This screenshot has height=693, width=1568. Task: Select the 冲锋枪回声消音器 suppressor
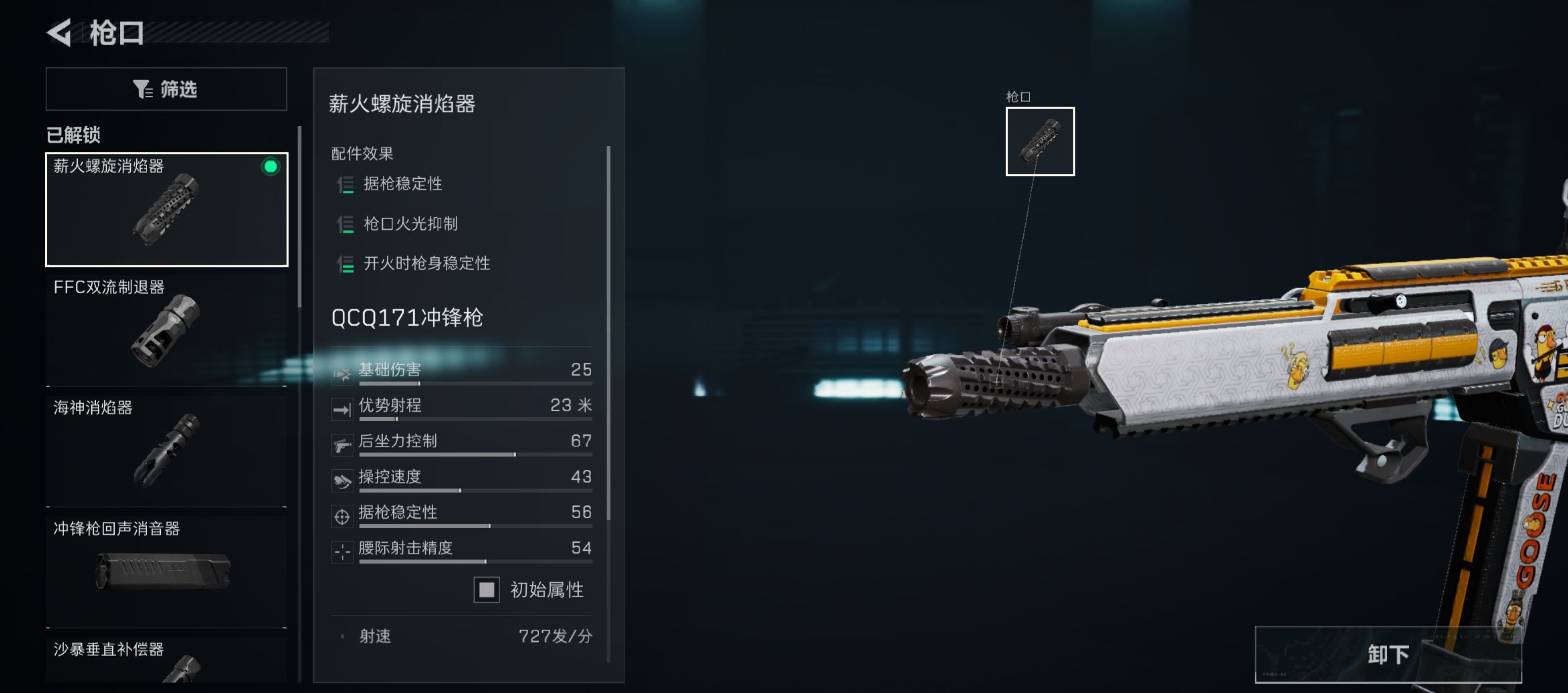[166, 571]
